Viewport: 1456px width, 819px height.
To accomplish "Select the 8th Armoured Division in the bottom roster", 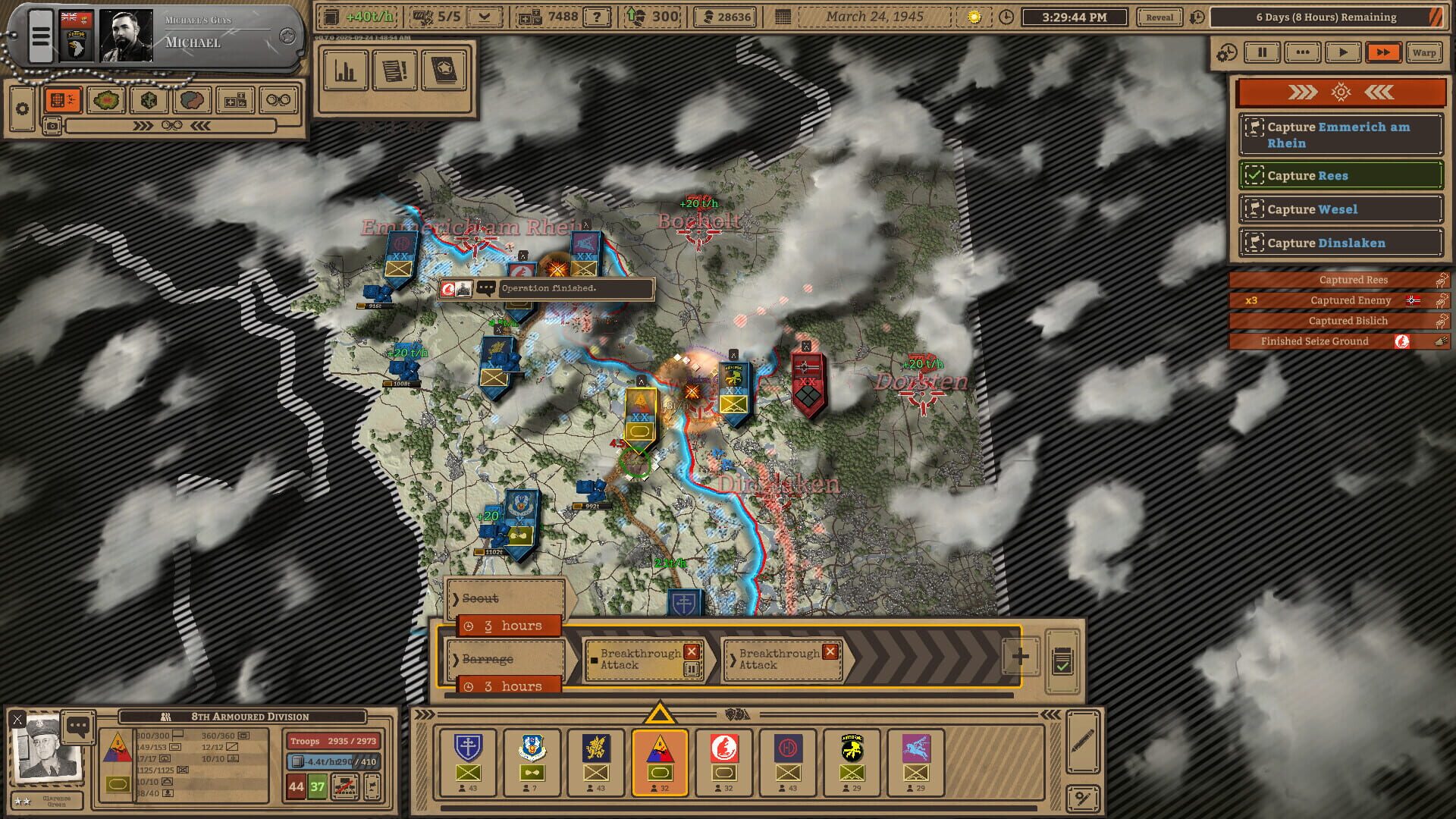I will (659, 762).
